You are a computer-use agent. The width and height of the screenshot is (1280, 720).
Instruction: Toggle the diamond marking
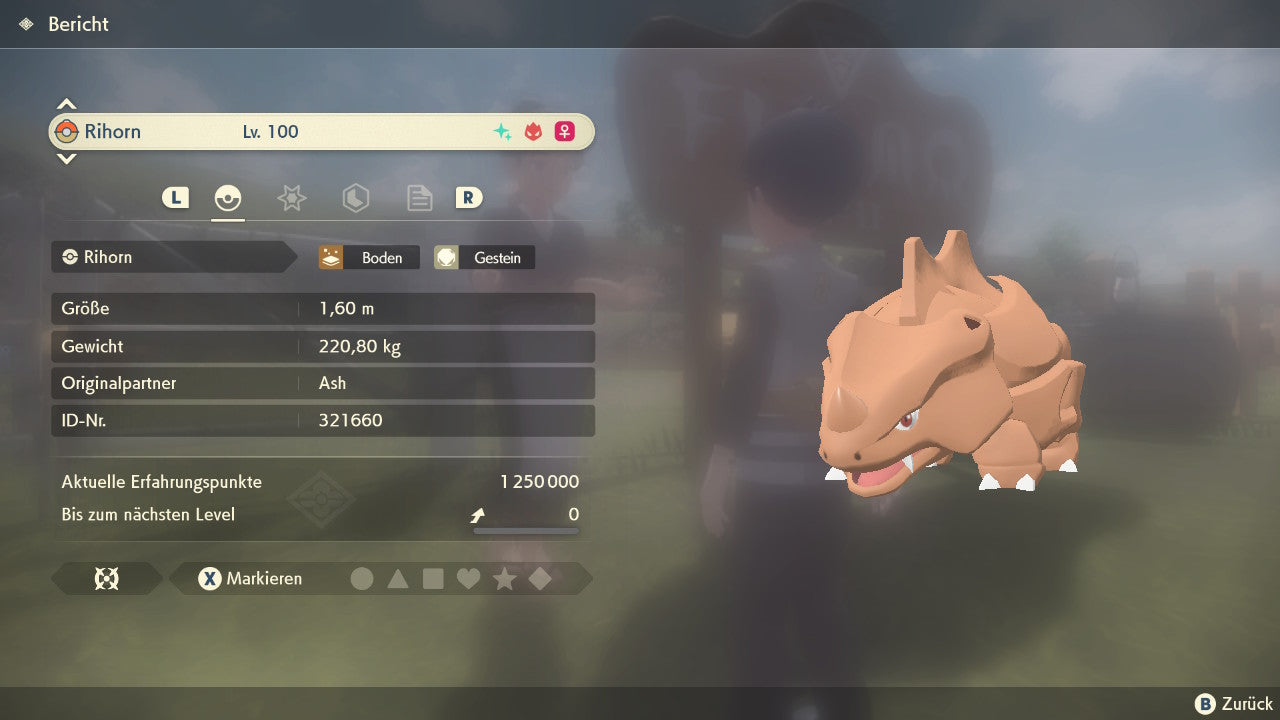(x=540, y=579)
